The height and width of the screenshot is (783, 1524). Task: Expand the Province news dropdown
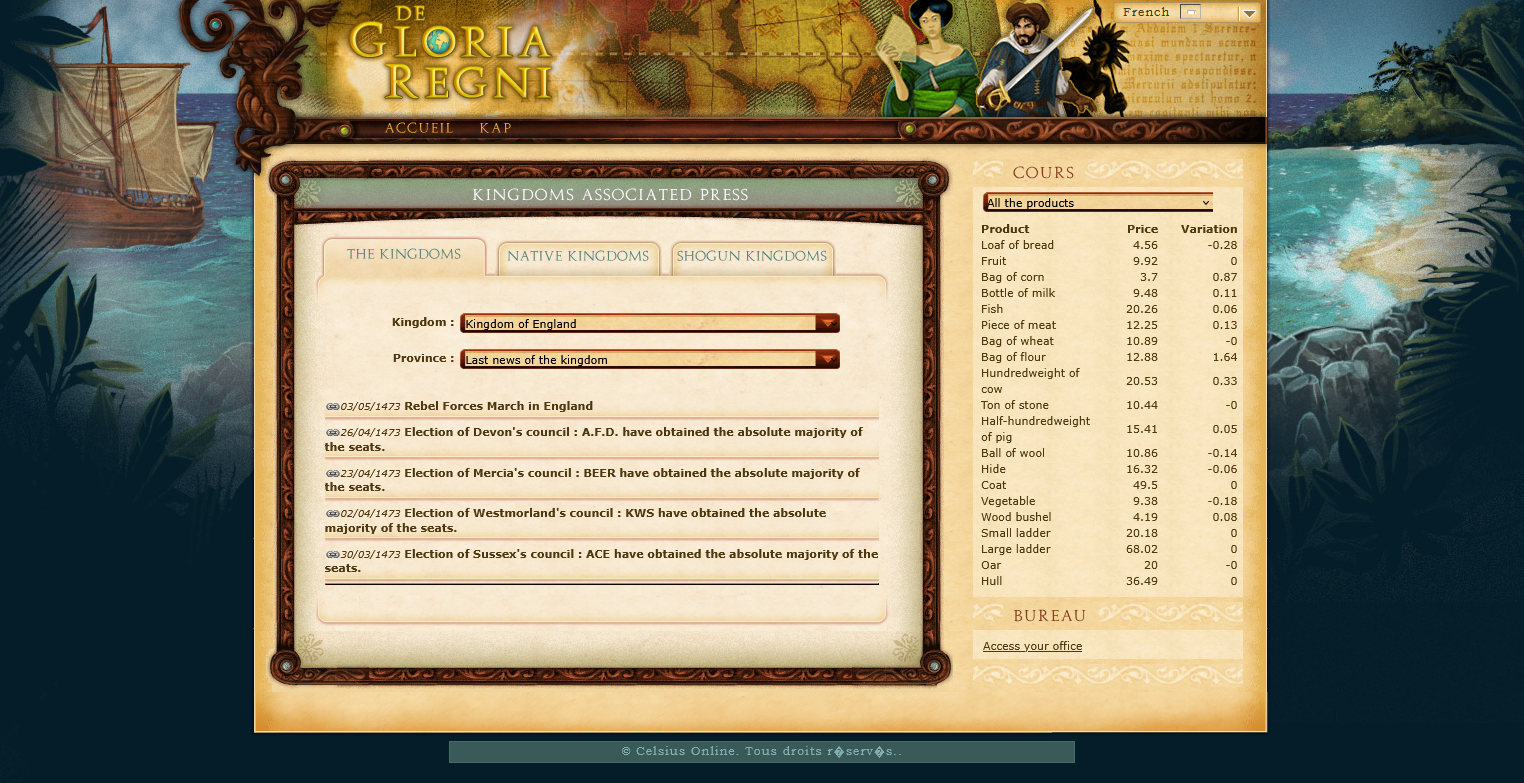click(x=649, y=359)
